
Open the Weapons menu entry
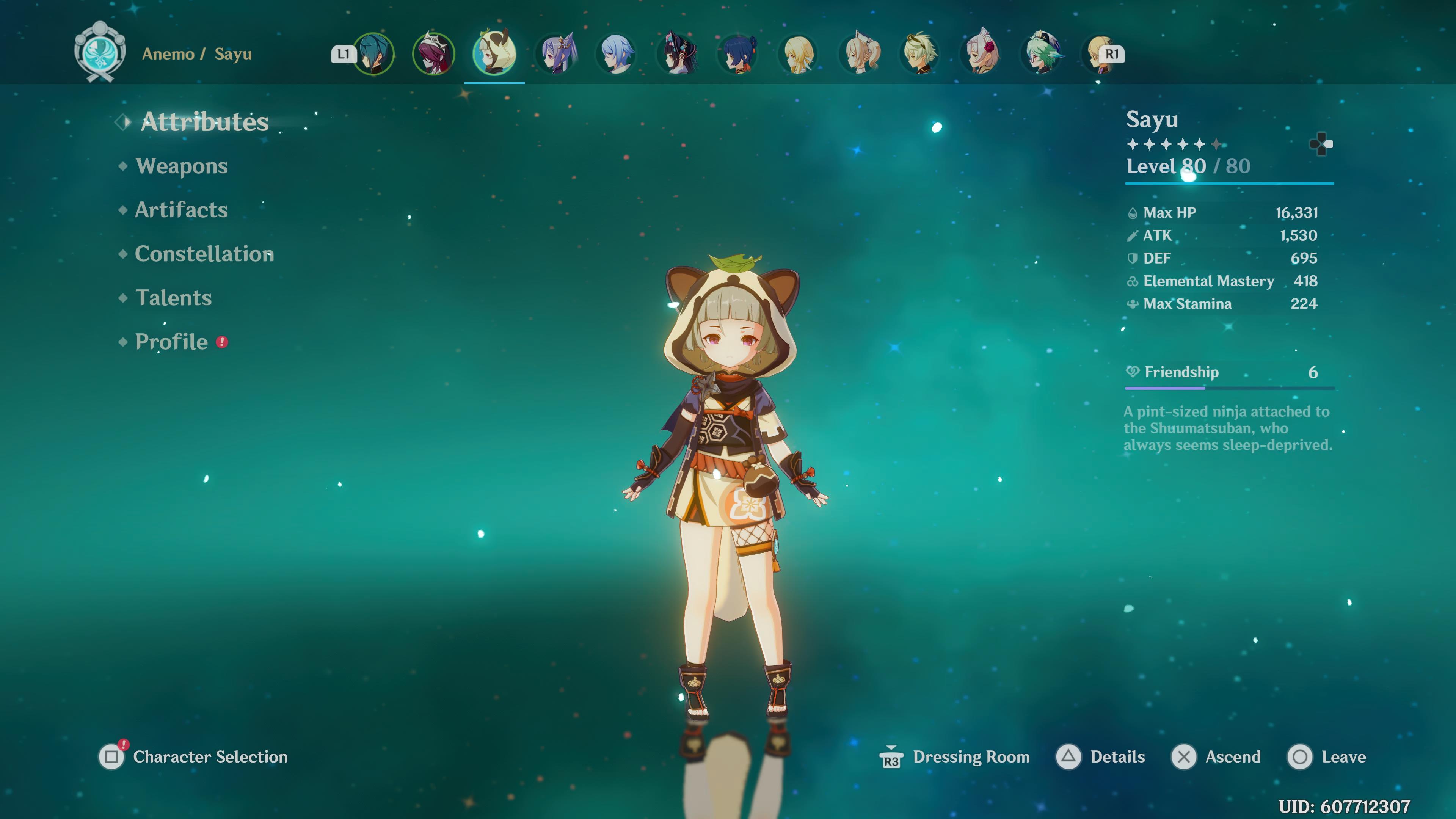tap(181, 166)
